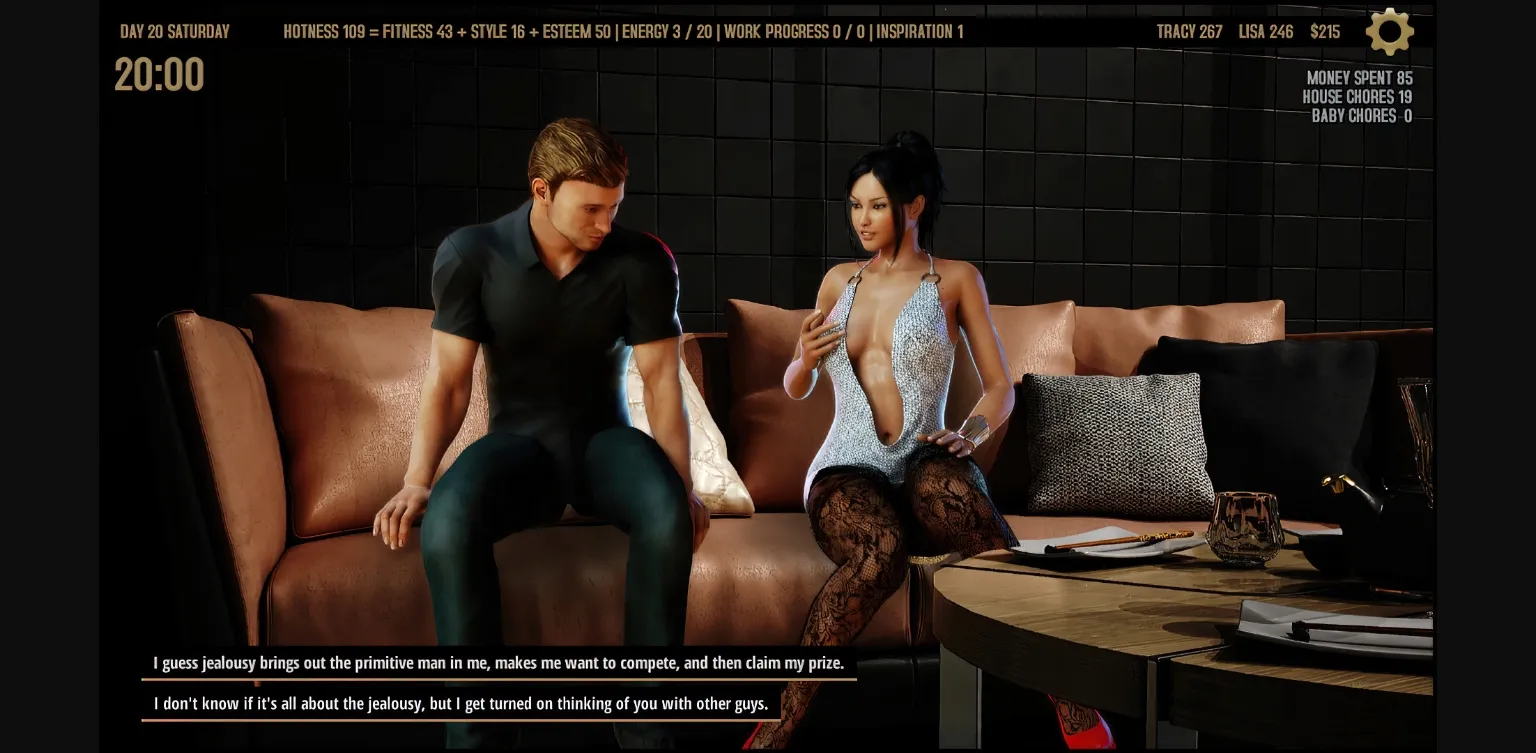Expand the 20:00 time display

(159, 76)
